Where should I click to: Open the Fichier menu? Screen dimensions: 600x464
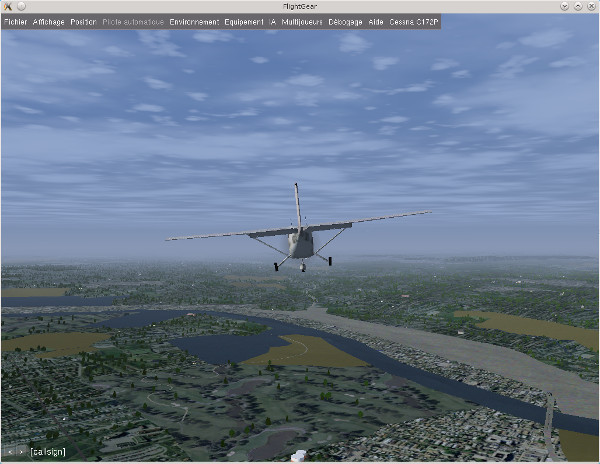click(15, 21)
